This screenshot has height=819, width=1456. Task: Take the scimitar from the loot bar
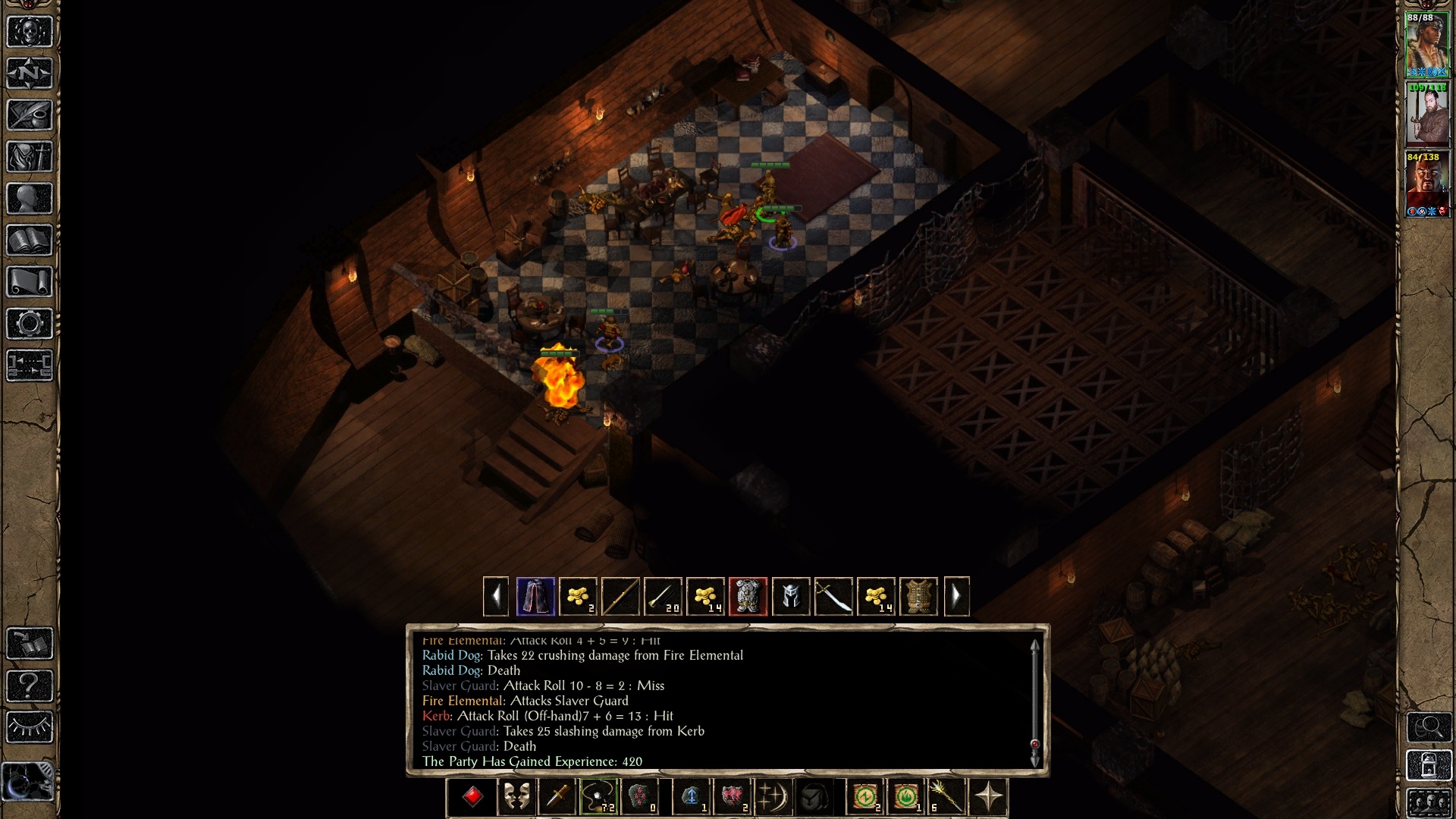tap(833, 597)
